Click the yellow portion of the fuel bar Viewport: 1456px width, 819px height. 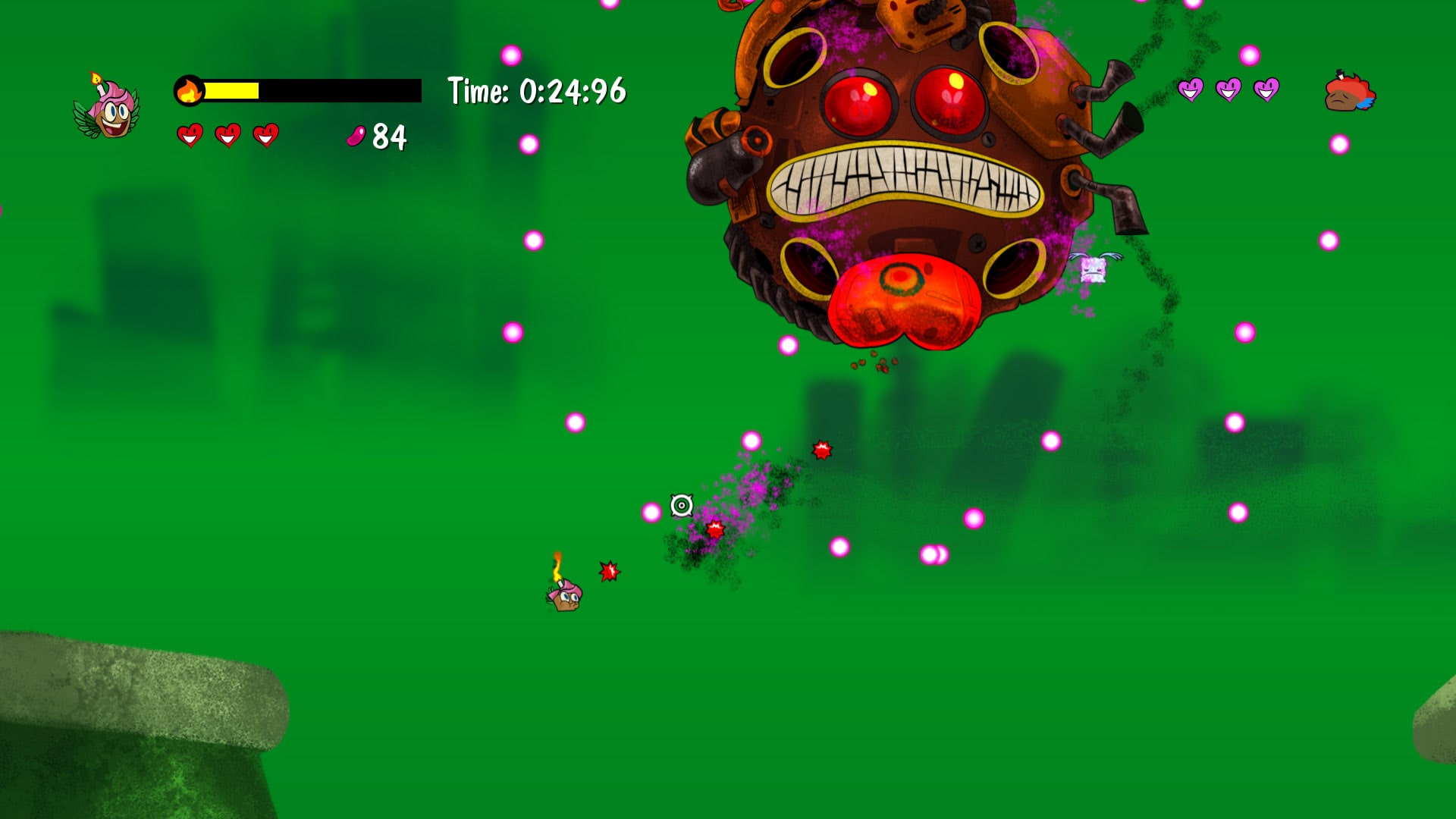[x=231, y=89]
